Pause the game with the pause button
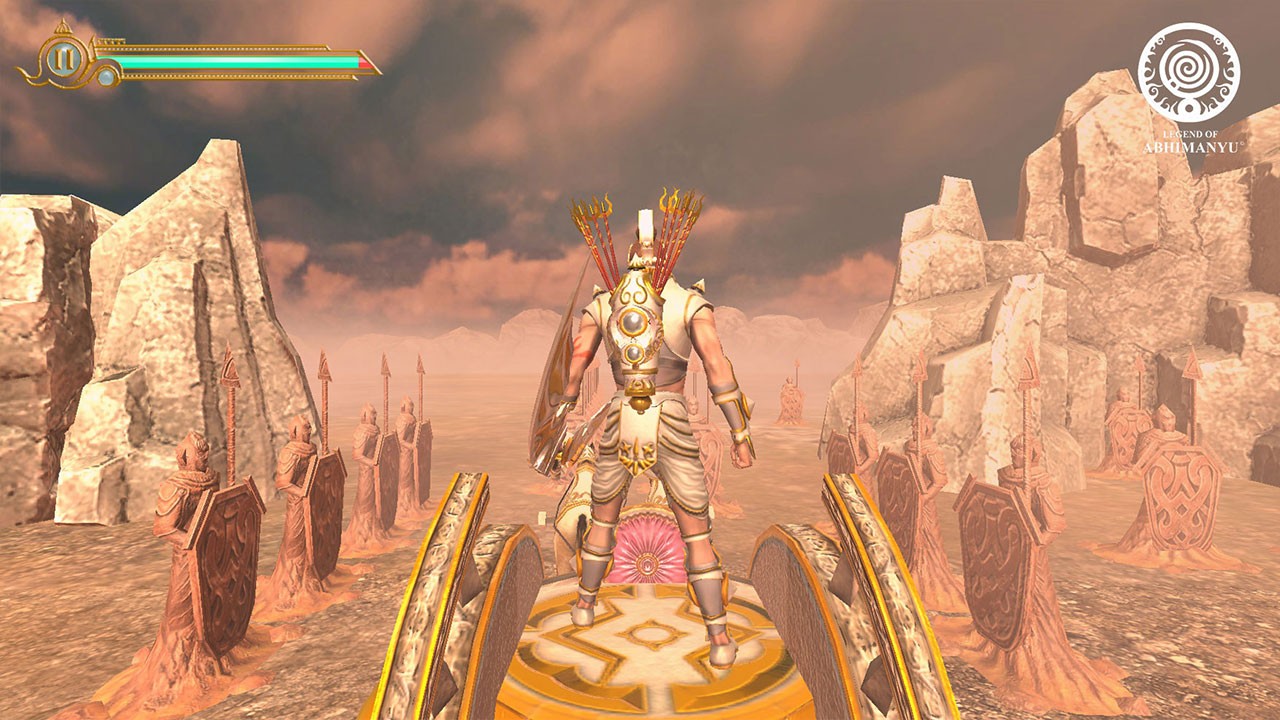Screen dimensions: 1280x720 tap(63, 59)
